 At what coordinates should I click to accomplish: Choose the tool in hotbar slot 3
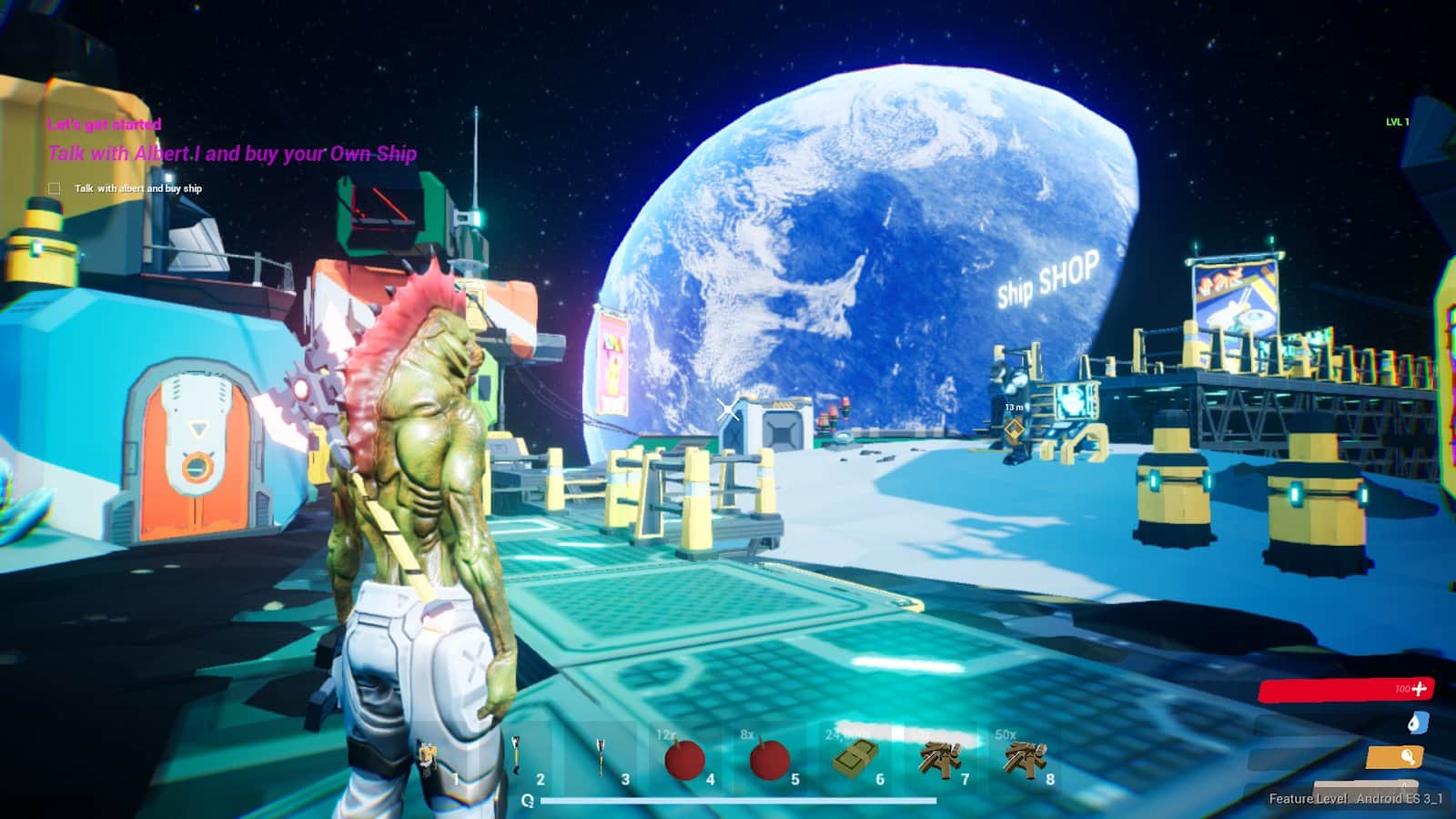(601, 757)
